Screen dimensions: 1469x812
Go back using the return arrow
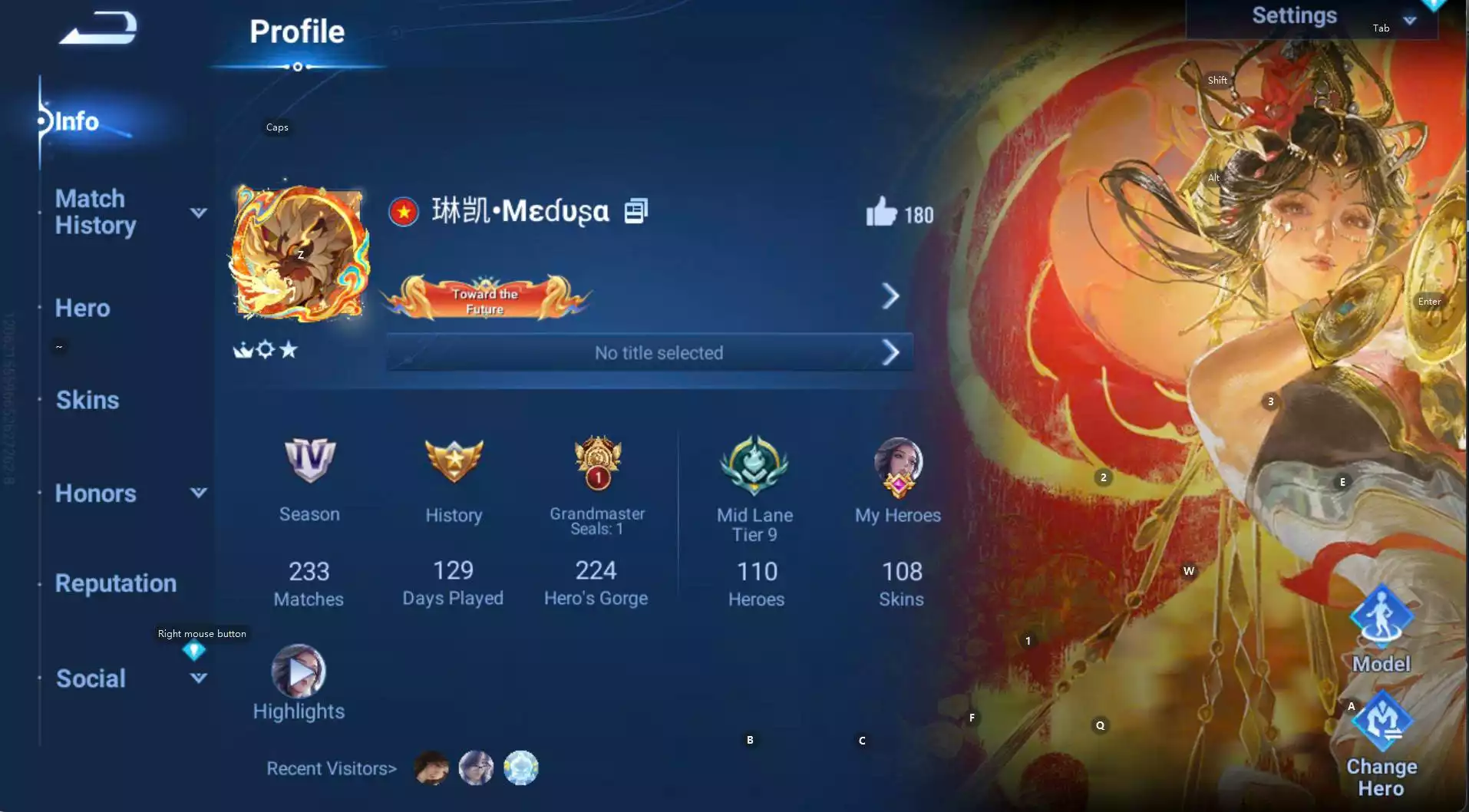98,29
